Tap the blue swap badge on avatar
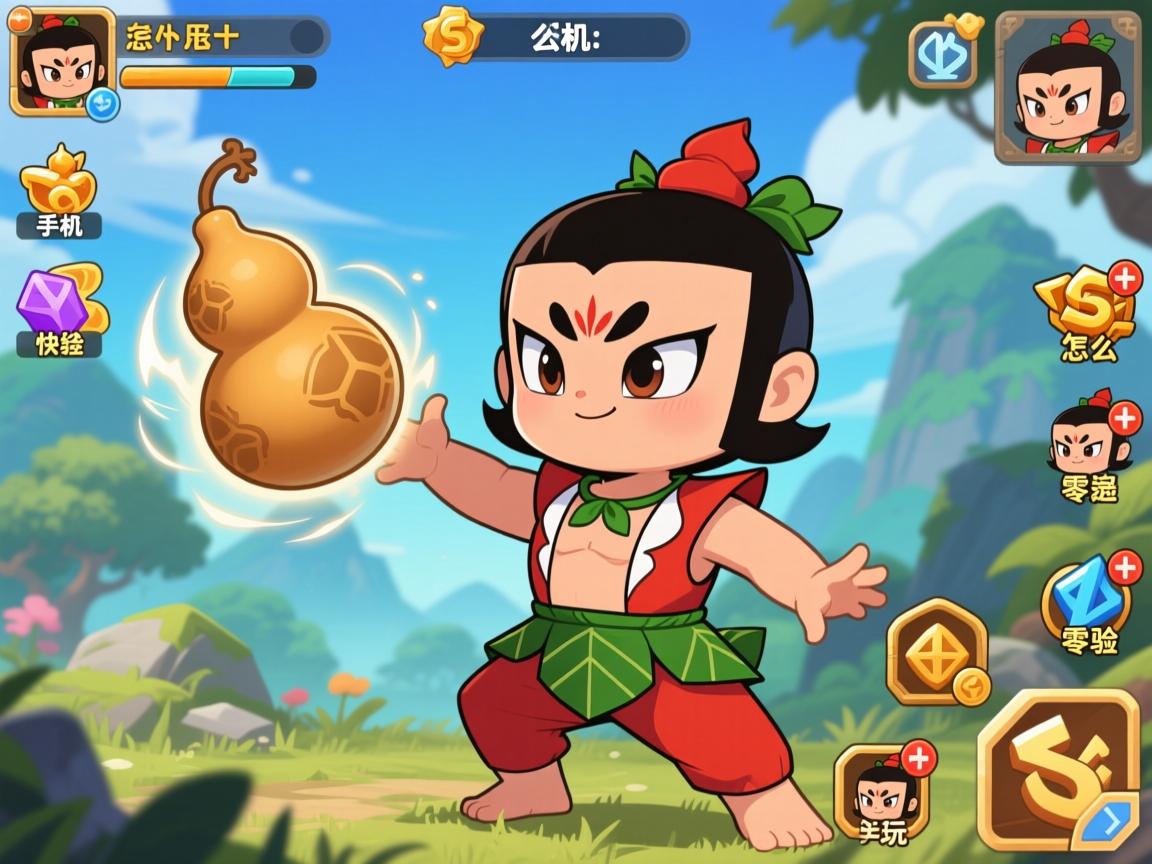The image size is (1152, 864). point(102,104)
